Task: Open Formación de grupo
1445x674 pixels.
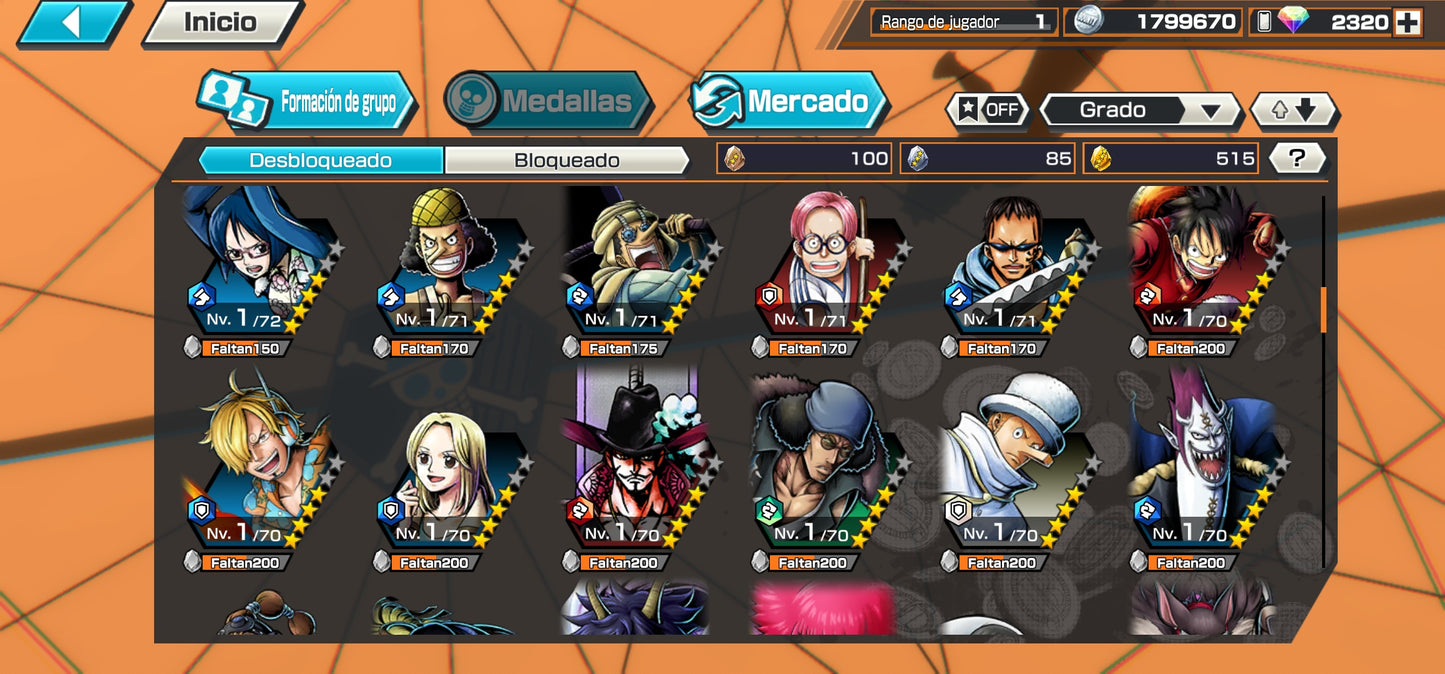Action: click(x=308, y=102)
